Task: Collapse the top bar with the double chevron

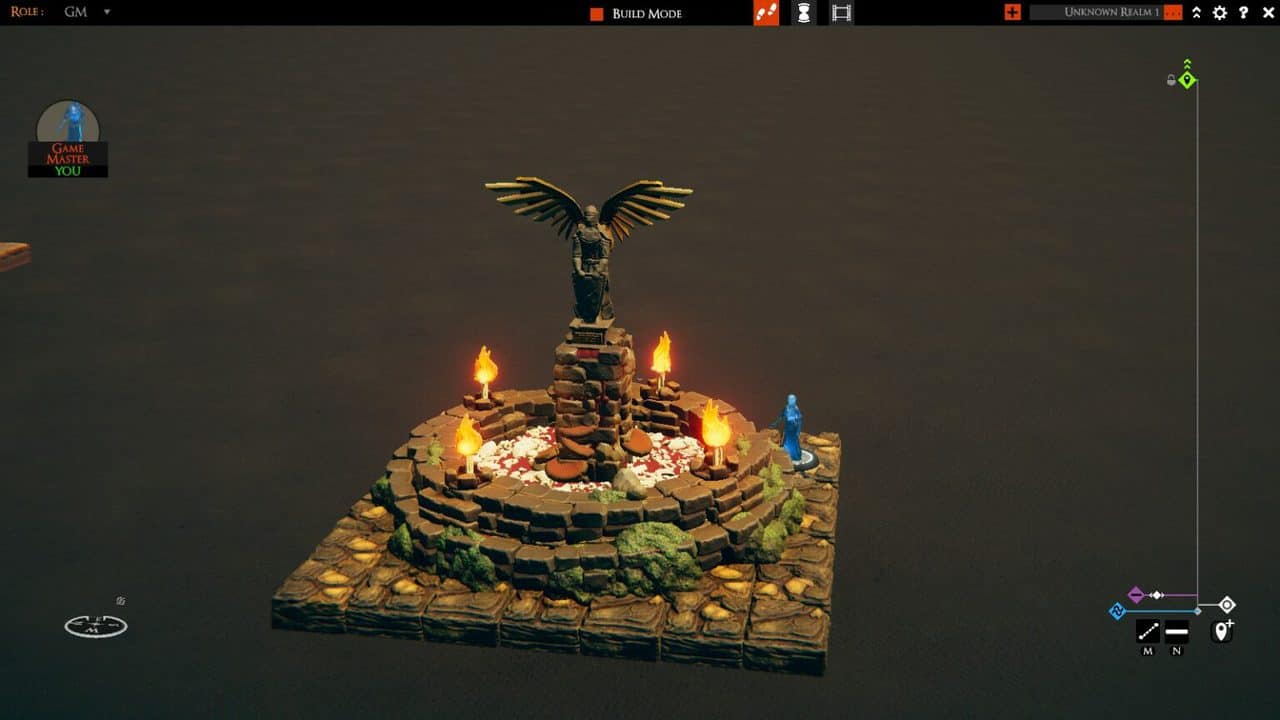Action: [1196, 12]
